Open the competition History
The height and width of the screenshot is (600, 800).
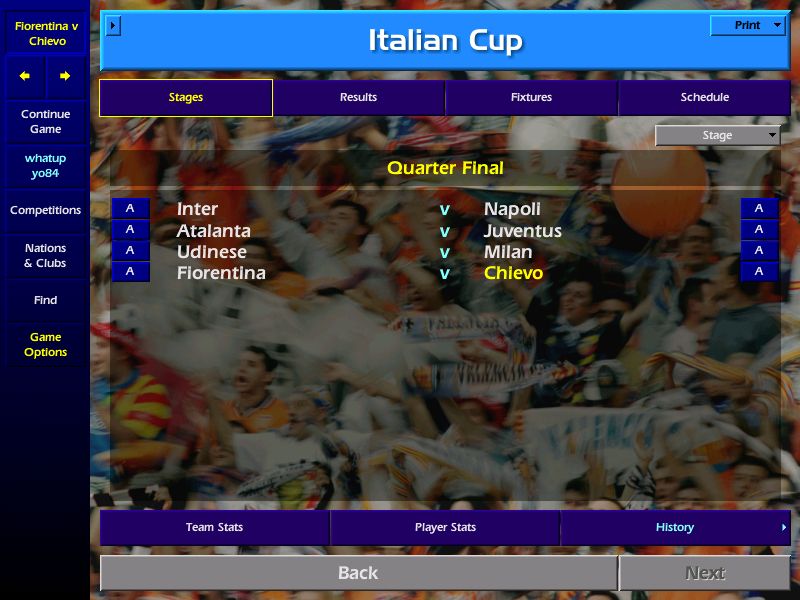click(675, 527)
